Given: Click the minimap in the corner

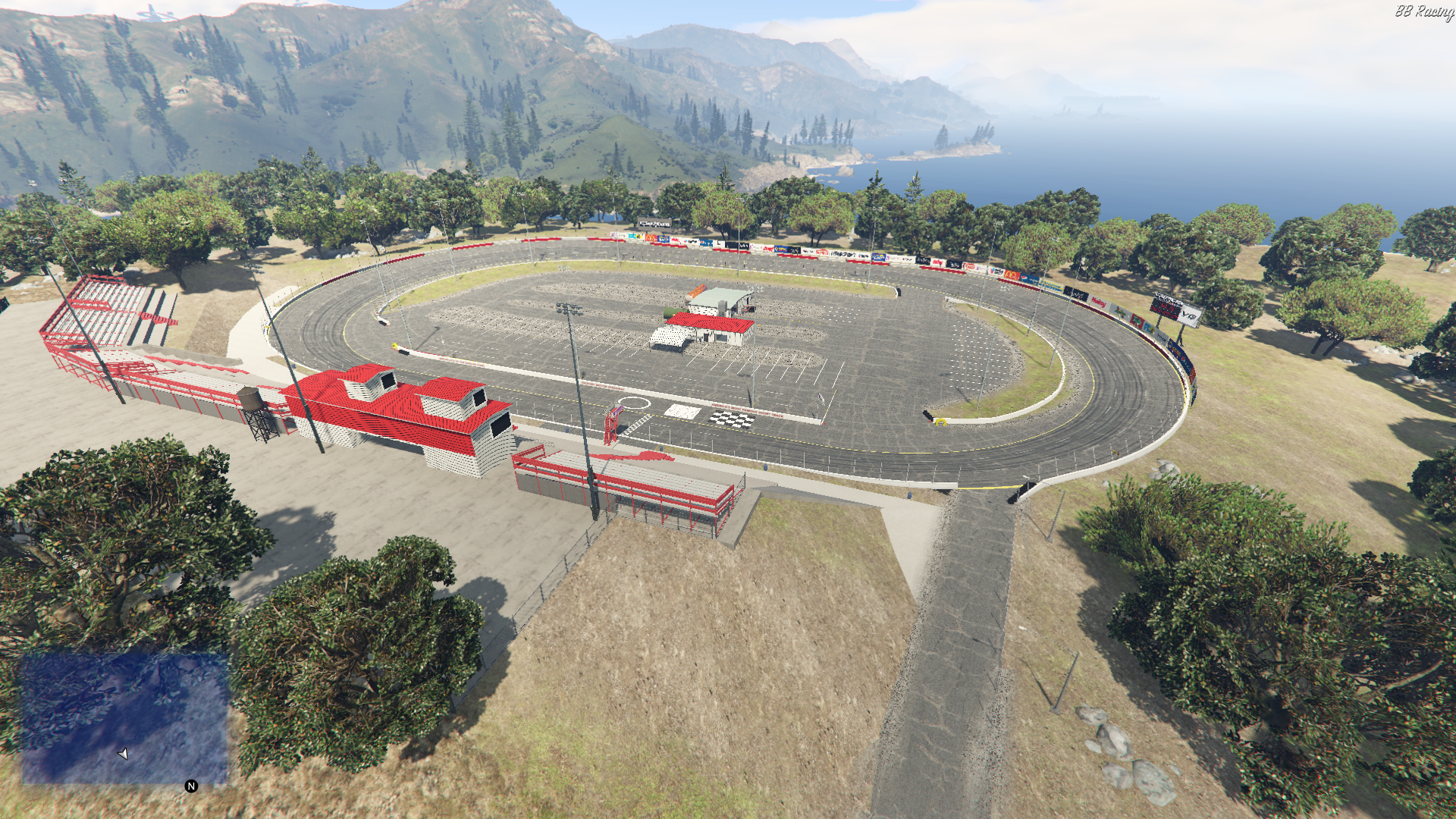Looking at the screenshot, I should tap(124, 718).
